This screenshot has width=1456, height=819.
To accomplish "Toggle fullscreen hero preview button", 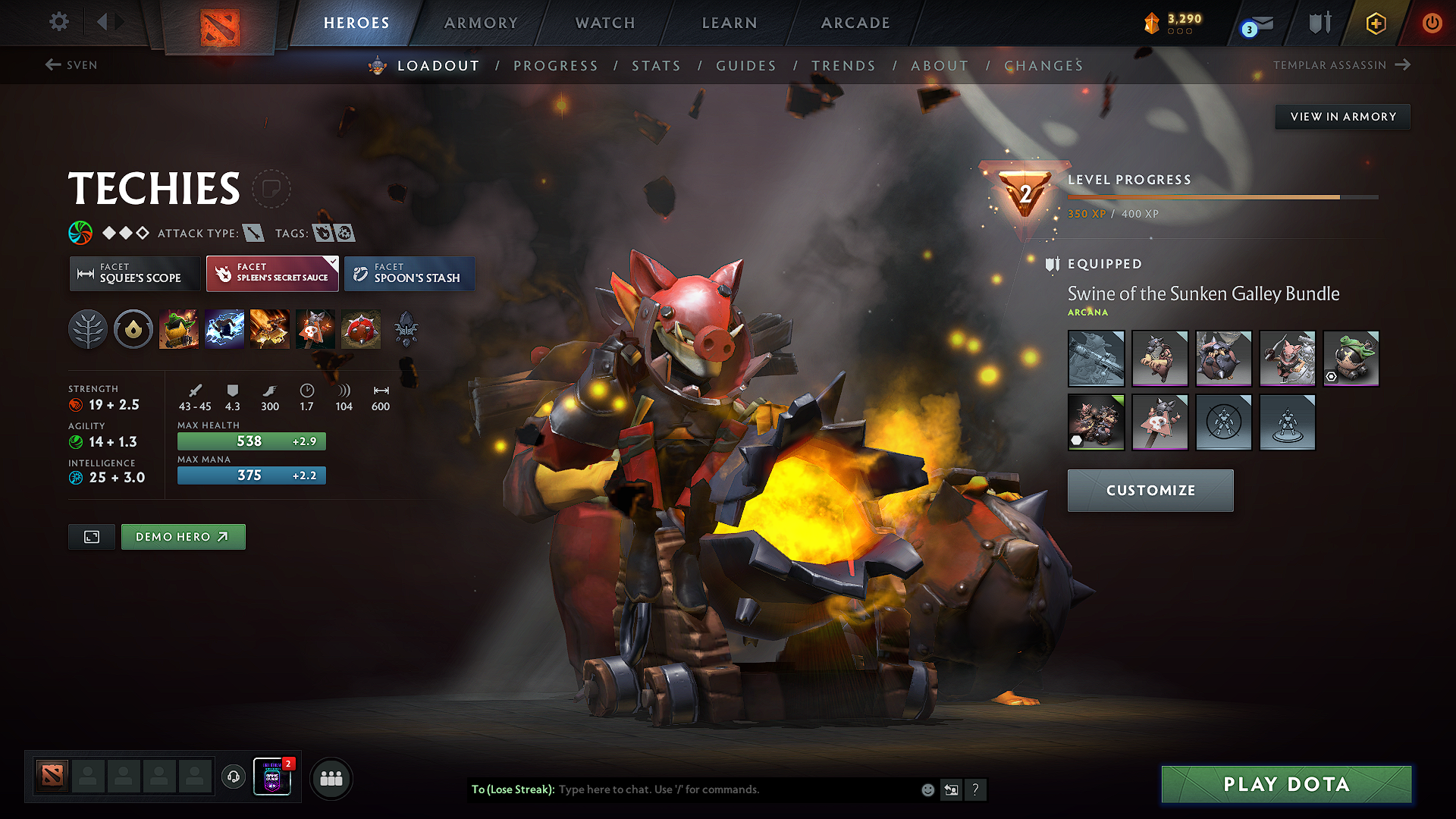I will (x=91, y=536).
